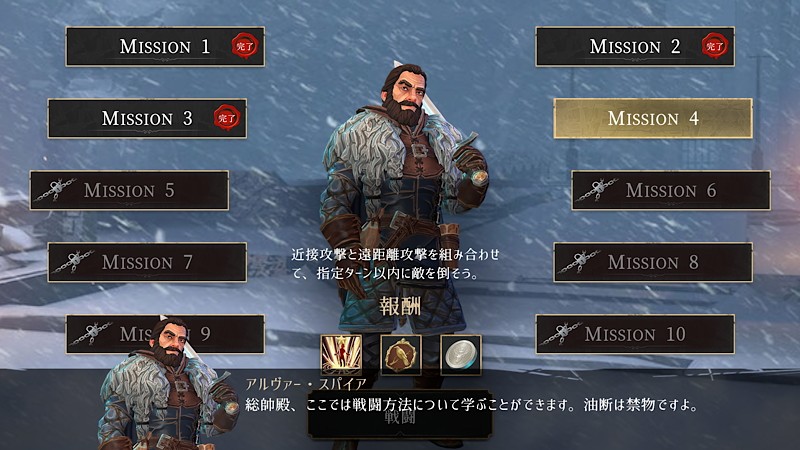Open the completed Mission 2 entry
The height and width of the screenshot is (450, 800).
pos(635,46)
